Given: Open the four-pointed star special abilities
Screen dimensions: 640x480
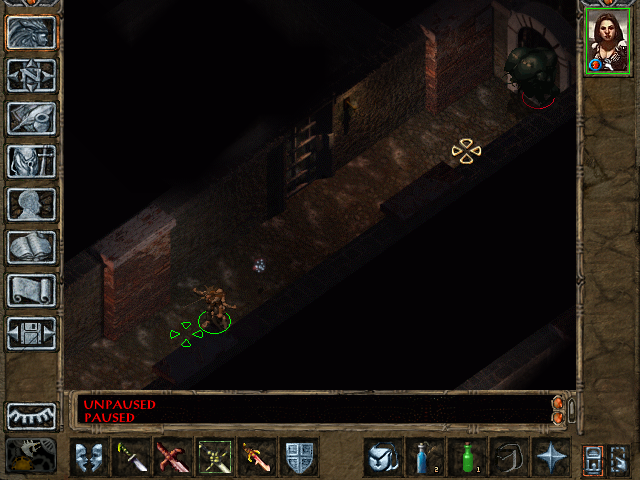Looking at the screenshot, I should pyautogui.click(x=551, y=458).
